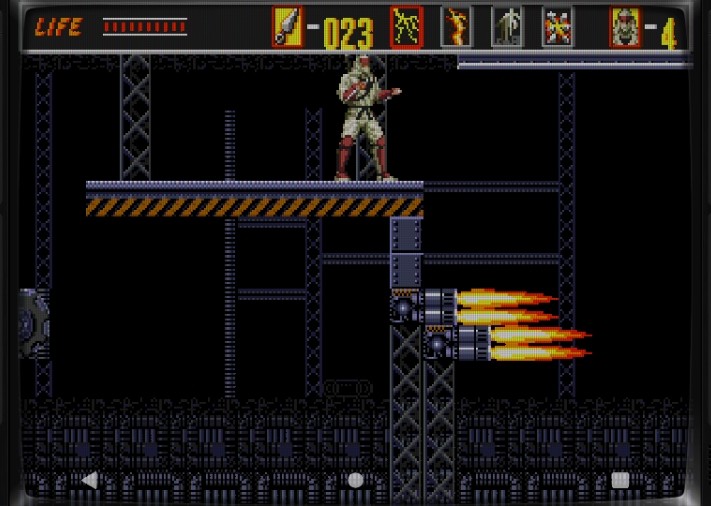Tap the Android back triangle button

coord(89,480)
